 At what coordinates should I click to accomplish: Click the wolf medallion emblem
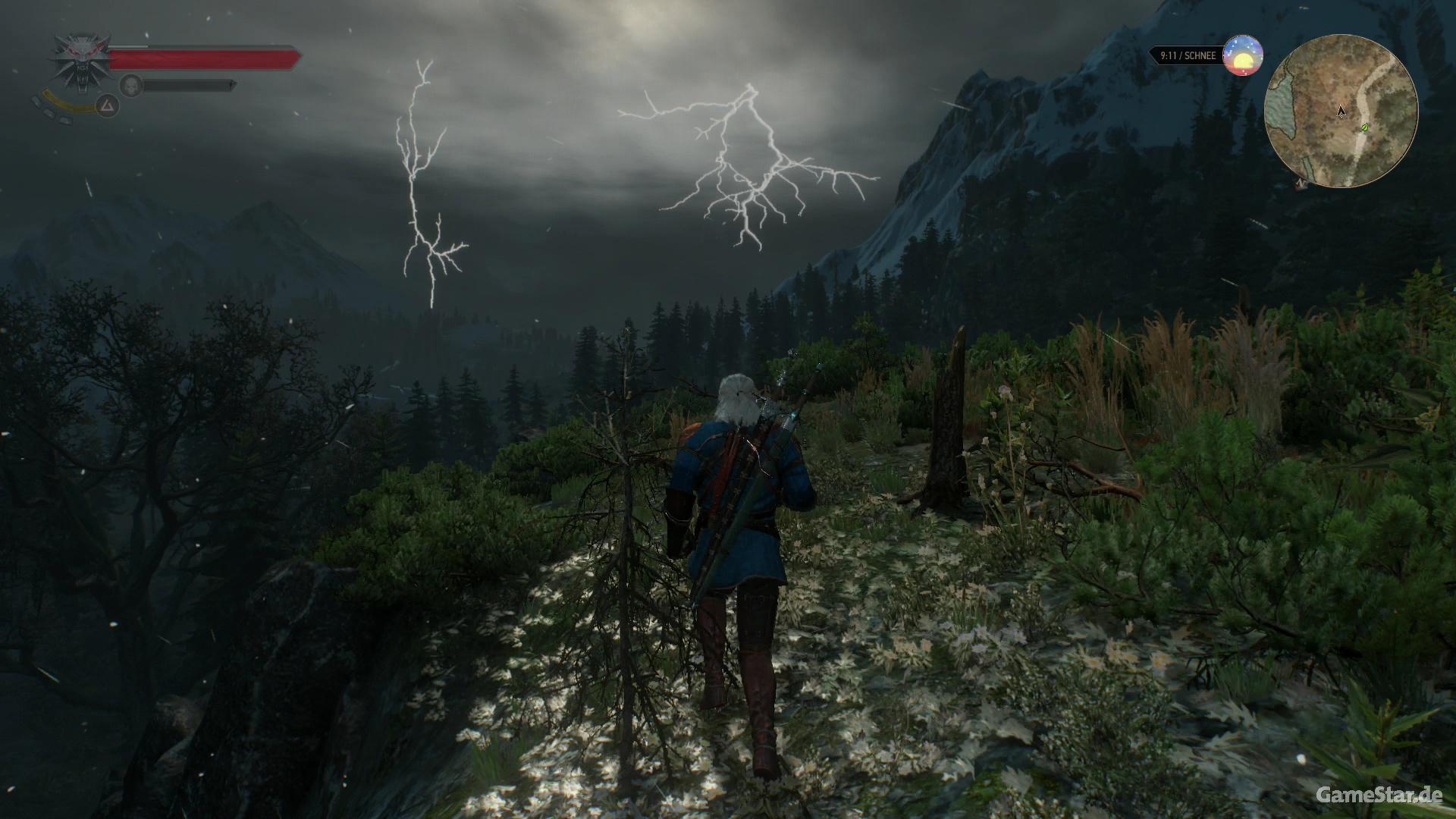tap(80, 59)
